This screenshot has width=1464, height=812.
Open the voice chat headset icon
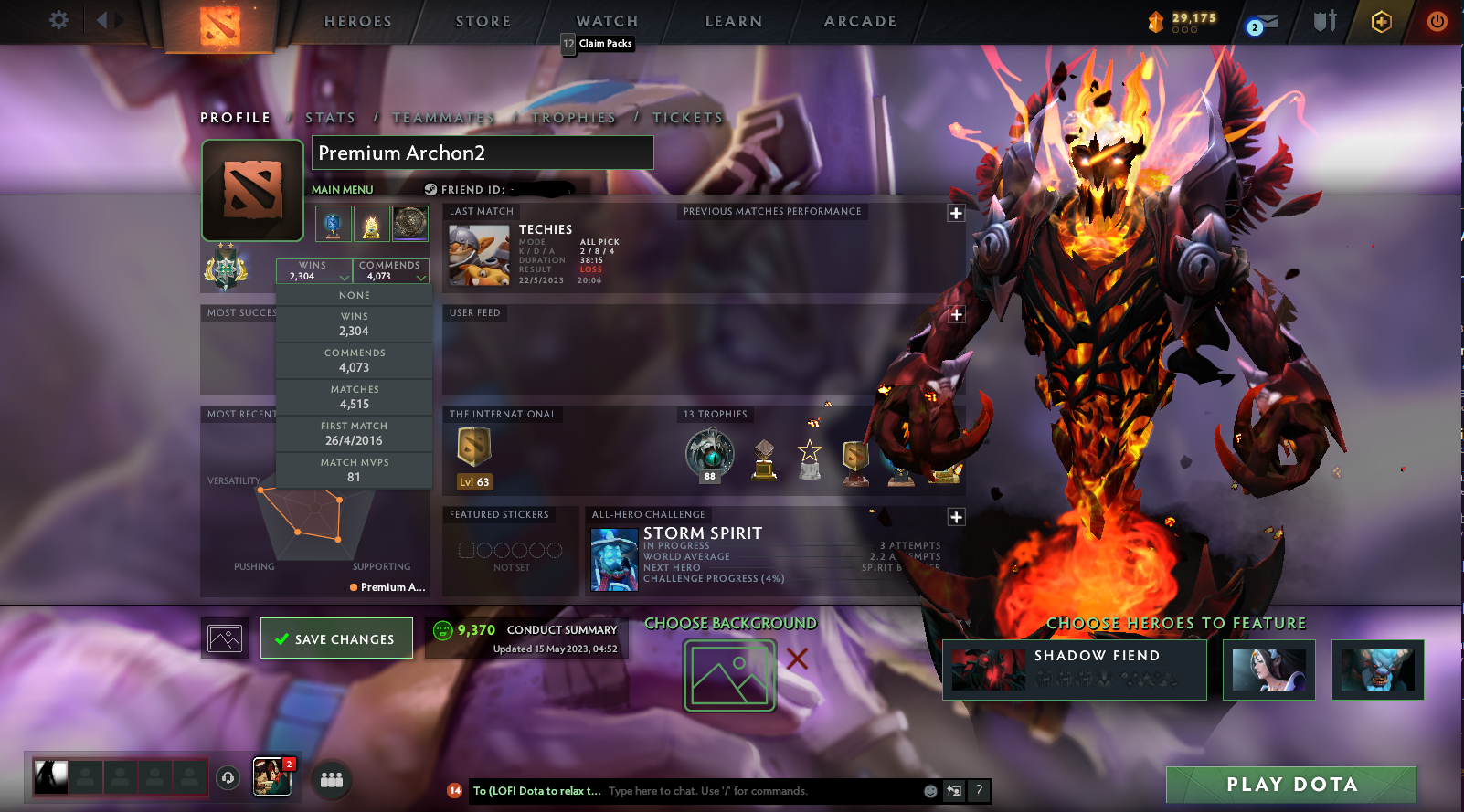(228, 779)
